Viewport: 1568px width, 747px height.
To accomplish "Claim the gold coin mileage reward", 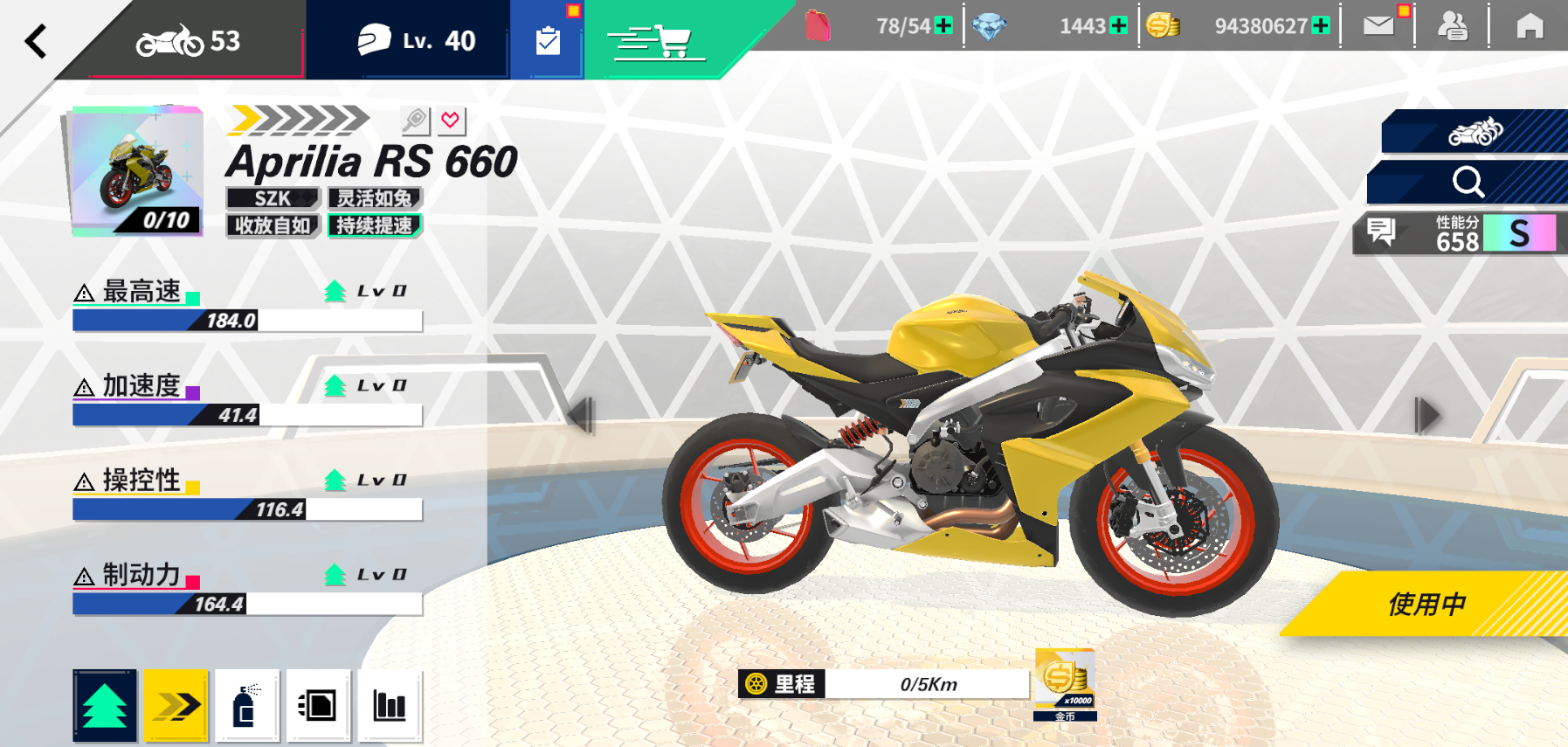I will point(1065,684).
